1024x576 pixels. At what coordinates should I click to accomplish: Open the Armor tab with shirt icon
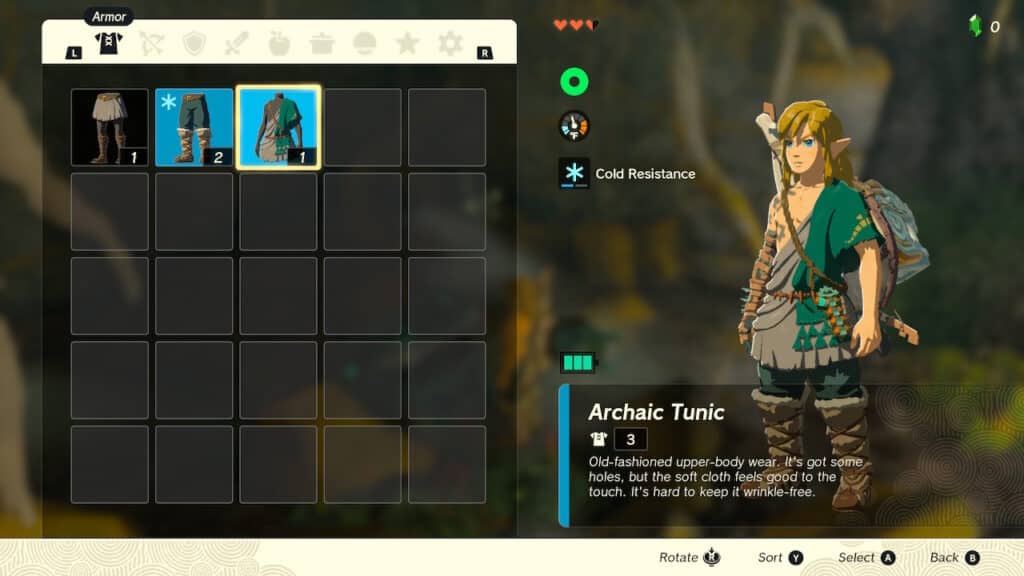tap(108, 43)
